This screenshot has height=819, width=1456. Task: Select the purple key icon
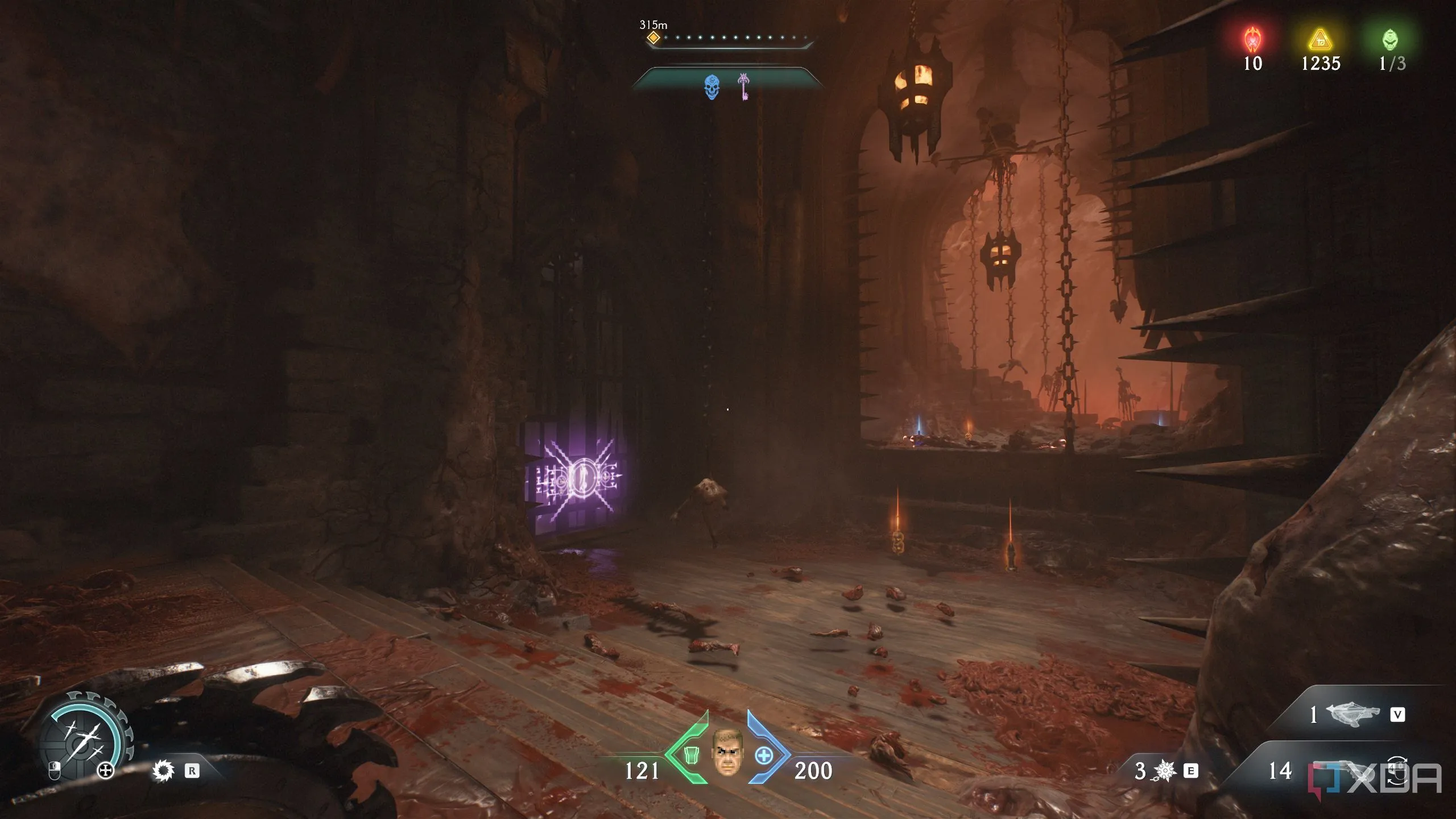click(x=743, y=86)
